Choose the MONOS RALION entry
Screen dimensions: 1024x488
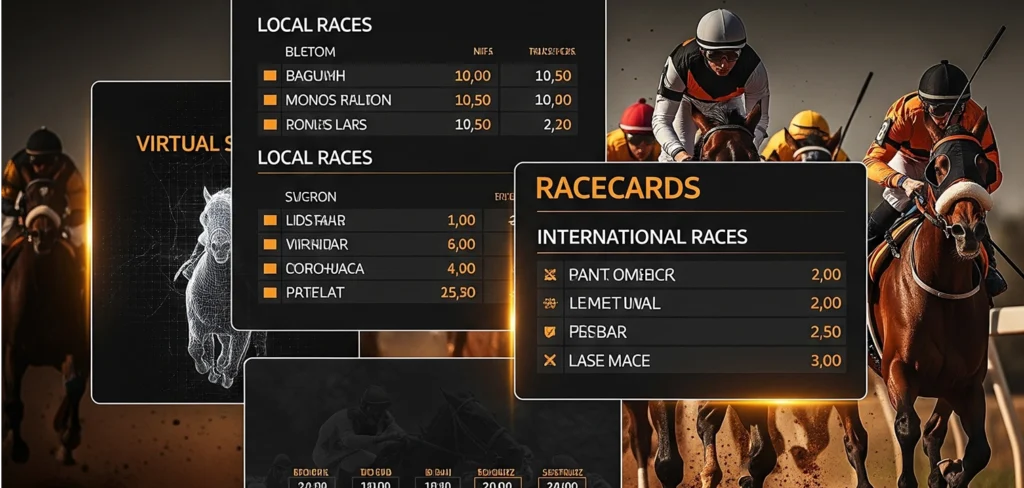pyautogui.click(x=338, y=100)
